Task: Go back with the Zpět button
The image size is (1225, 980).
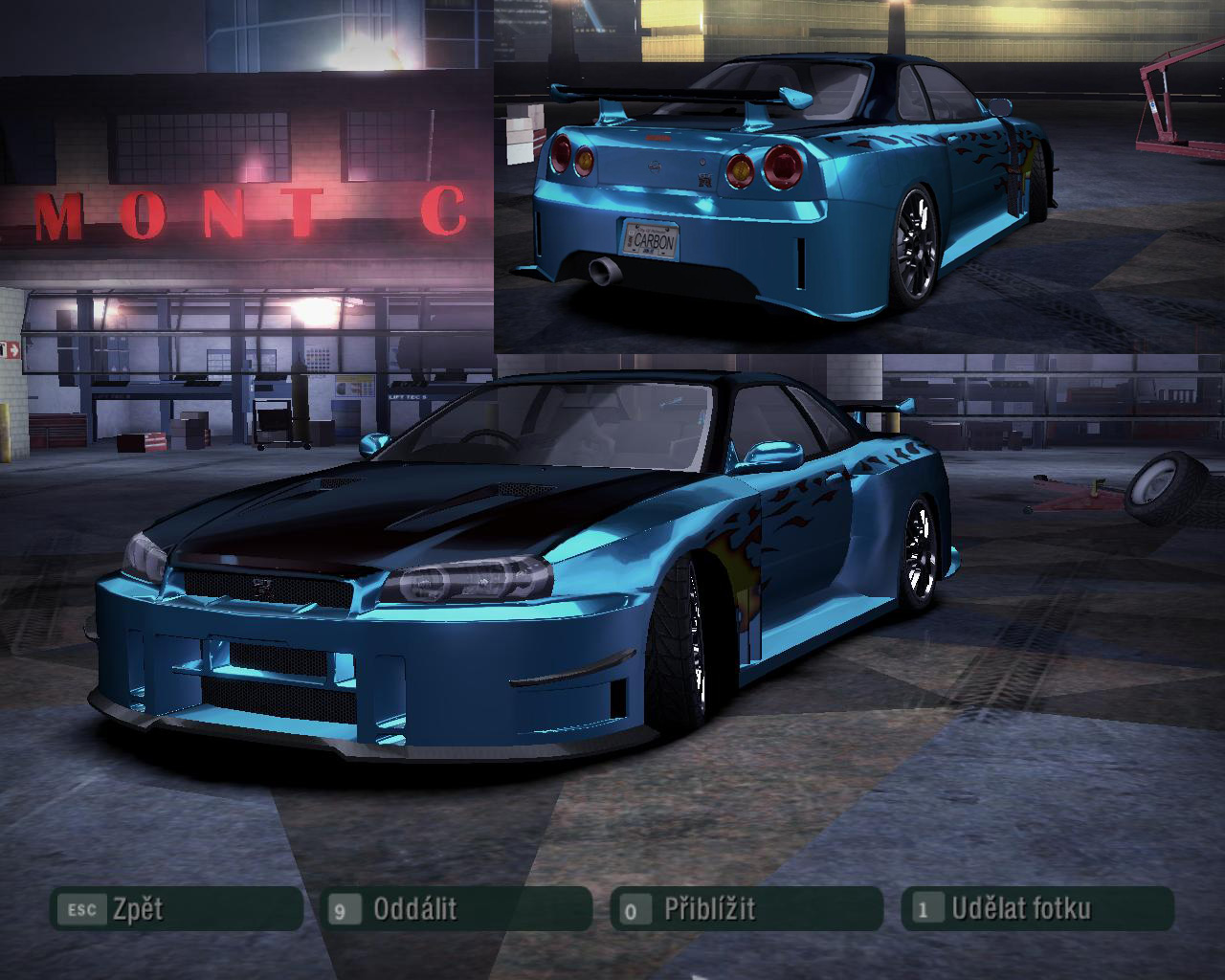Action: [176, 909]
